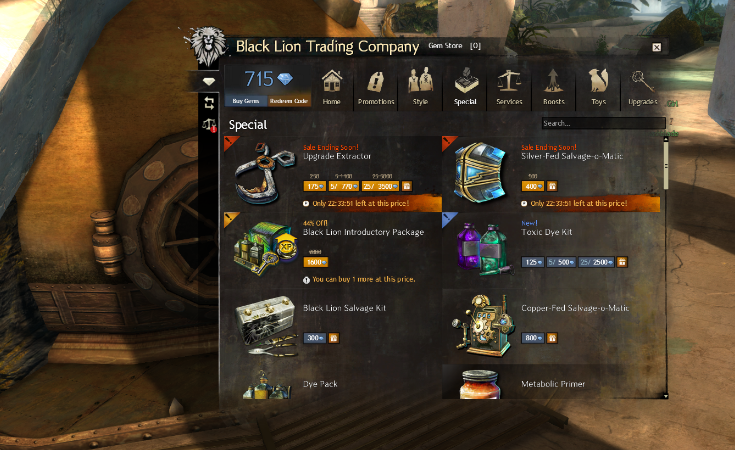Screen dimensions: 735x450
Task: Open the currency exchange scales icon
Action: coord(210,125)
